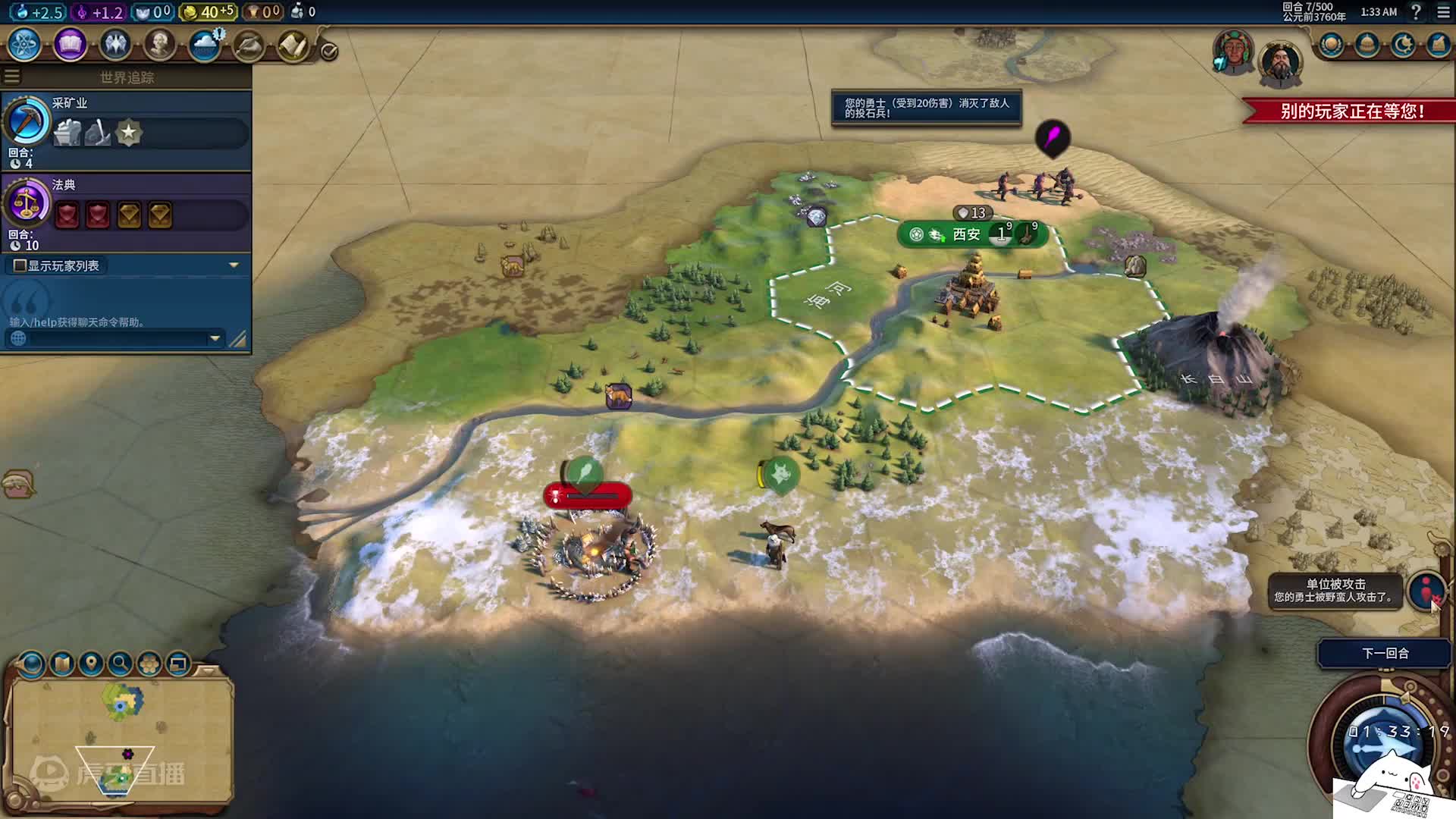1456x819 pixels.
Task: Open the unit attacked notification icon
Action: pos(1426,590)
